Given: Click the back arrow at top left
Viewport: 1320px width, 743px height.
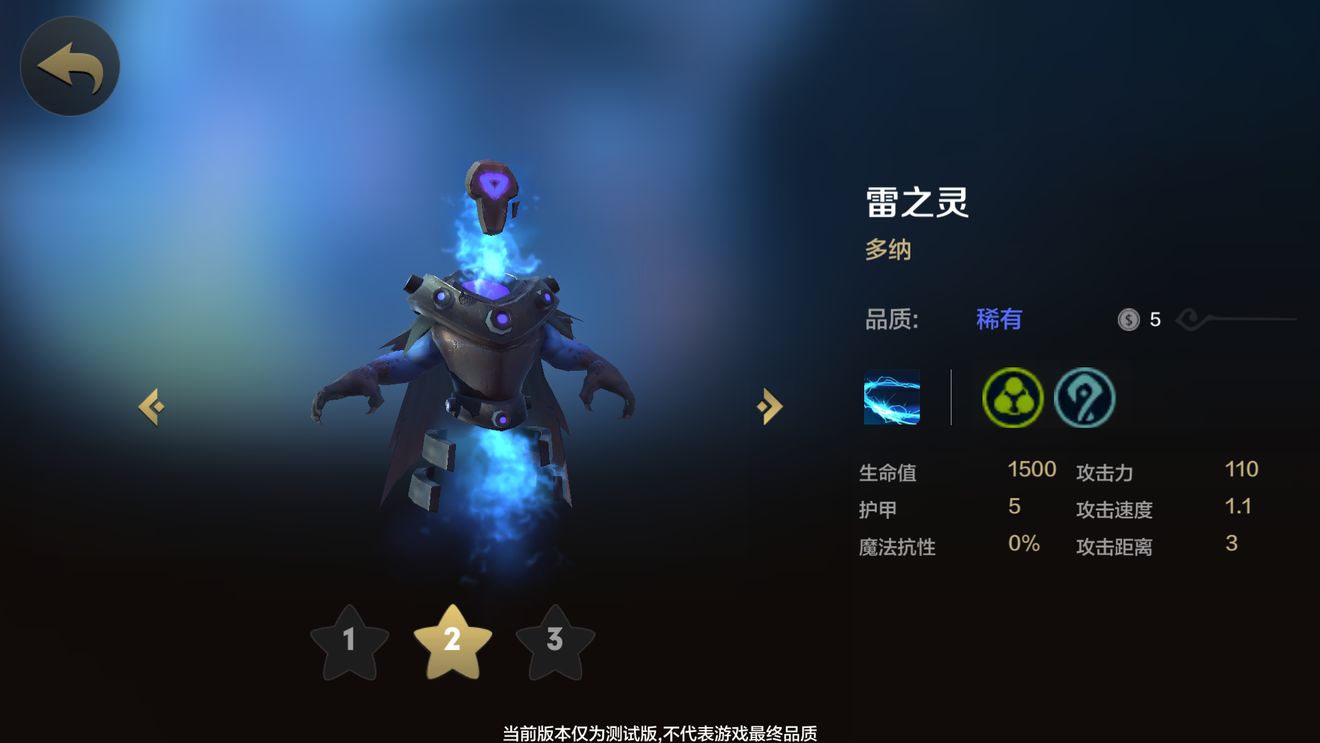Looking at the screenshot, I should tap(69, 64).
